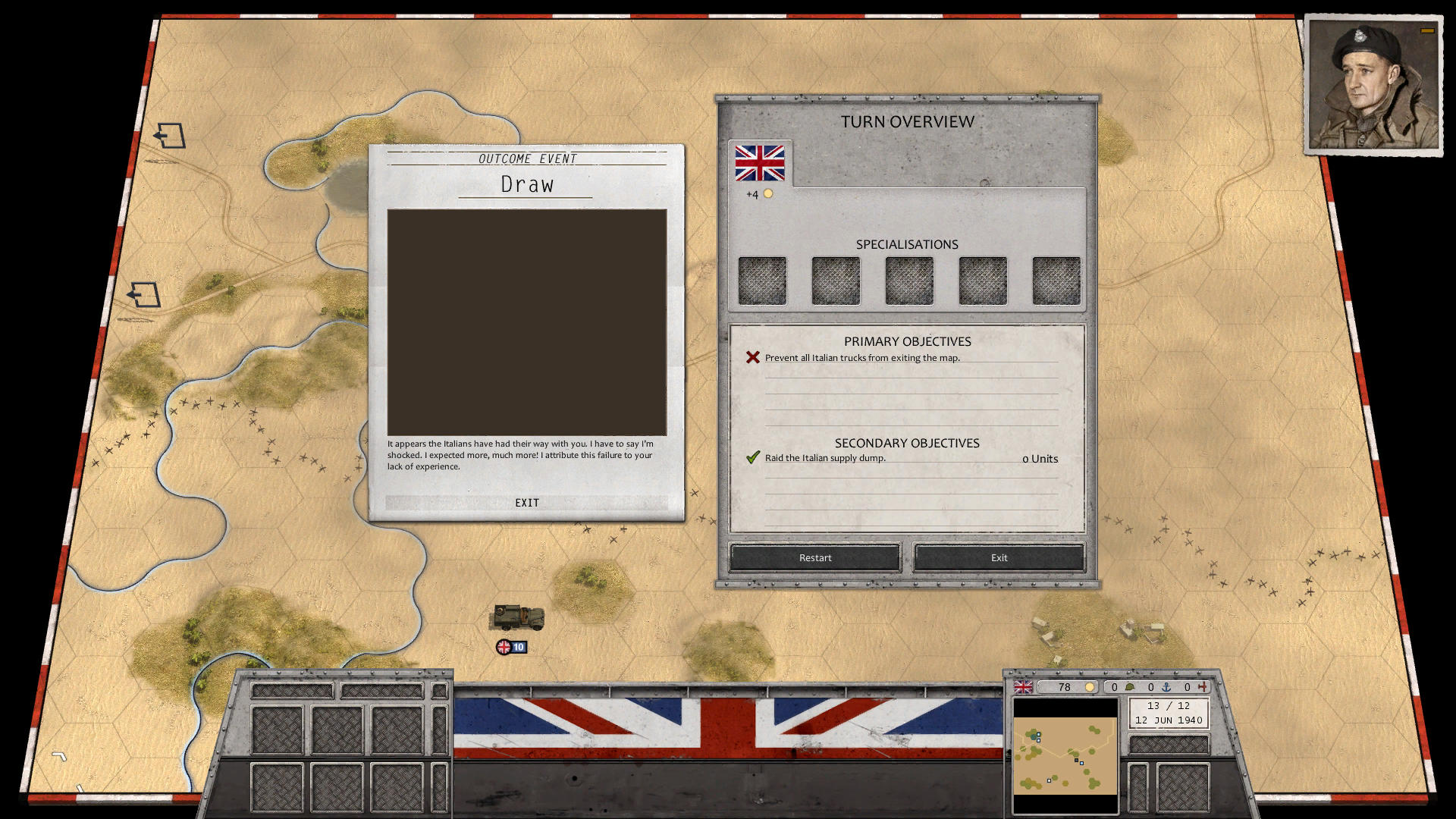Click the aircraft air command icon
1456x819 pixels.
pos(1204,687)
